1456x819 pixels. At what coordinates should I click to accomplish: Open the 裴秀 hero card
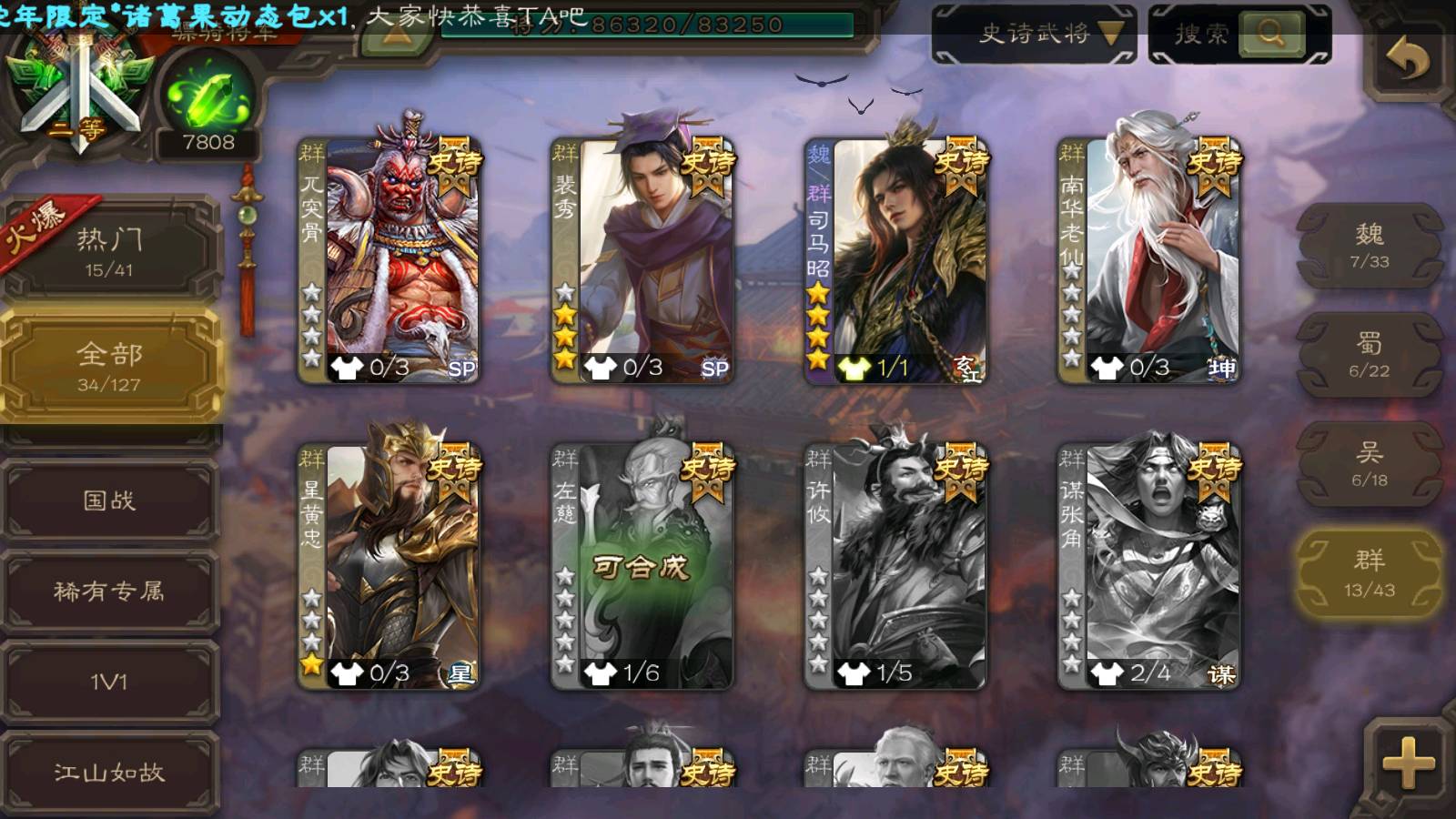click(x=642, y=259)
